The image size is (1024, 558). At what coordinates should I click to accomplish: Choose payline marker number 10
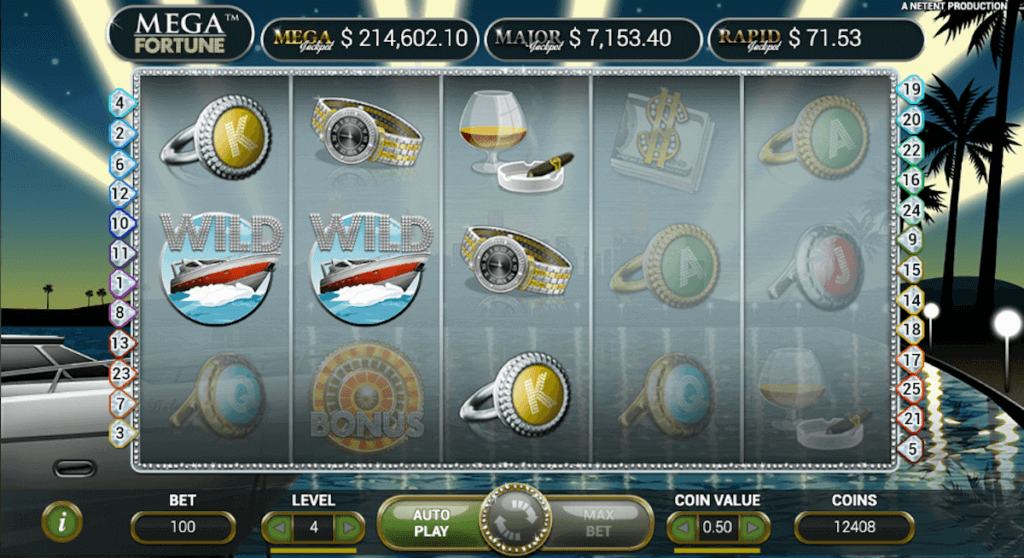121,224
